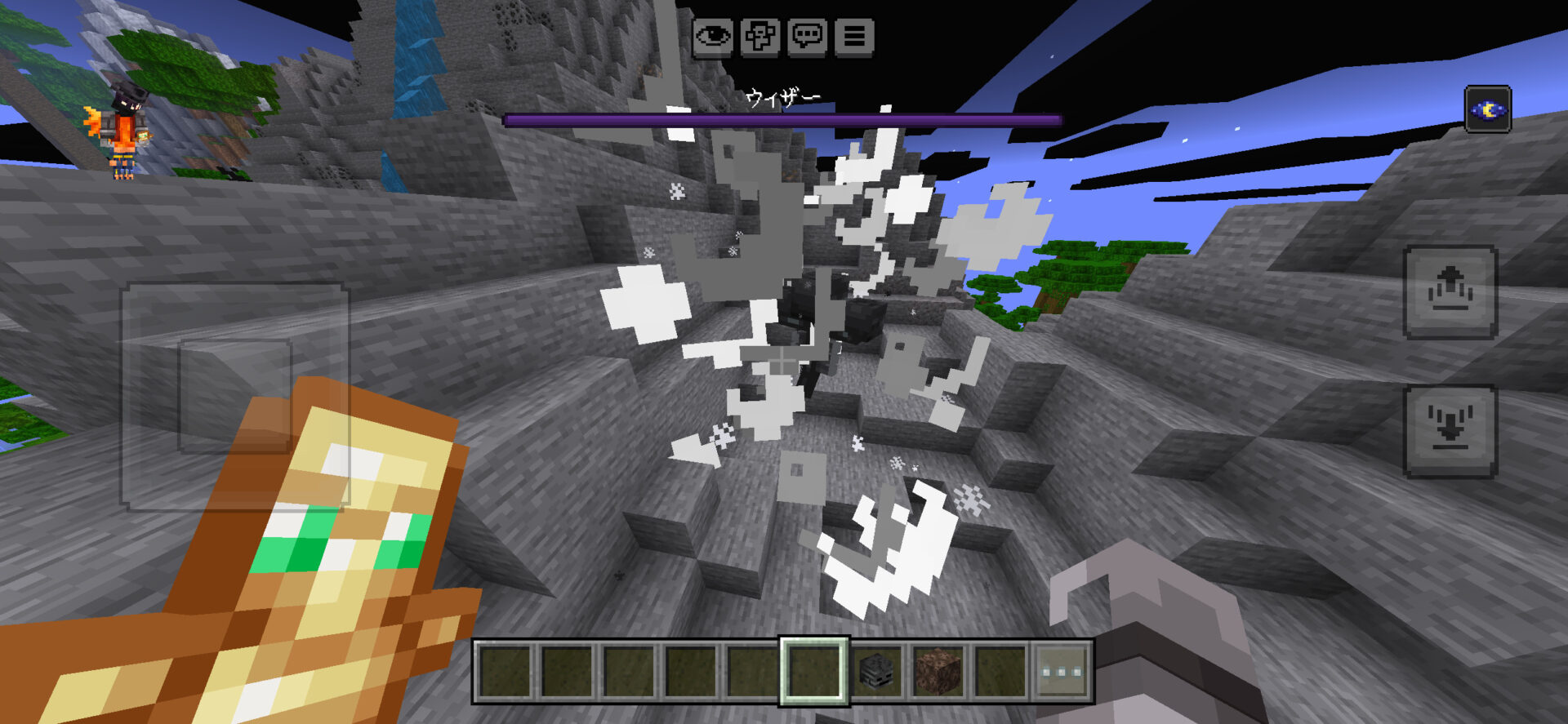This screenshot has width=1568, height=724.
Task: Open the chat speech bubble button
Action: click(x=808, y=37)
